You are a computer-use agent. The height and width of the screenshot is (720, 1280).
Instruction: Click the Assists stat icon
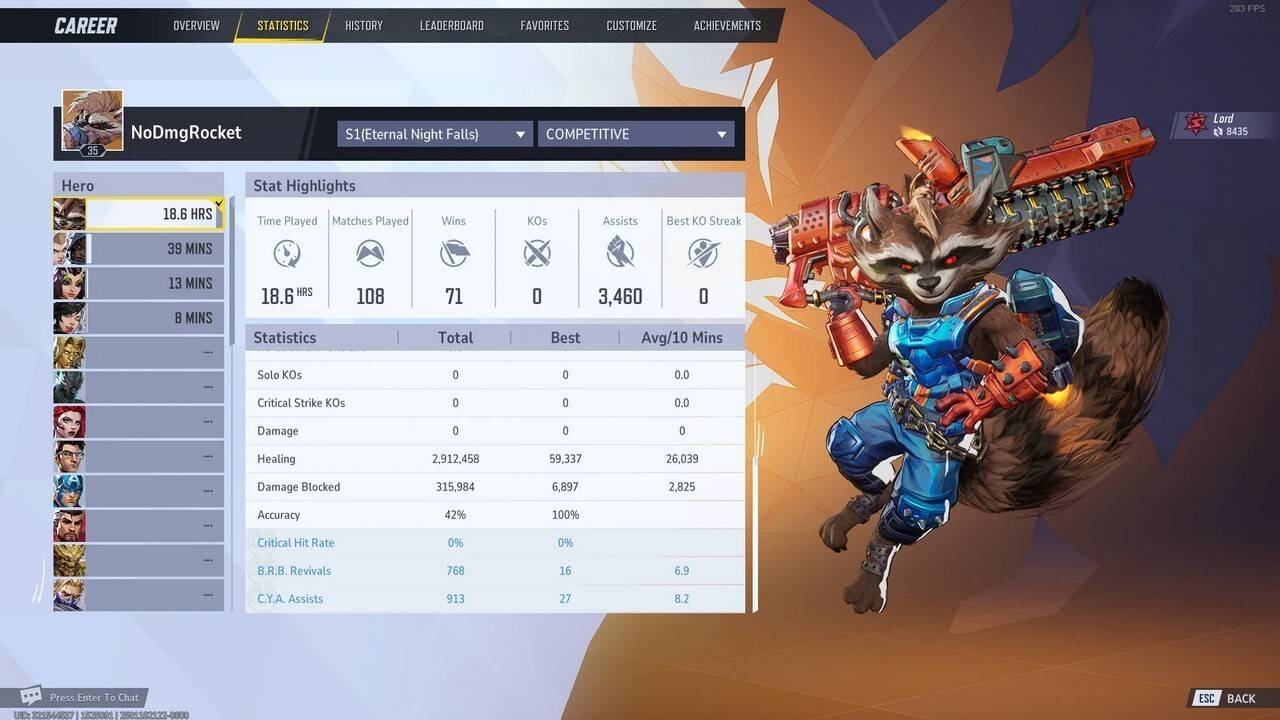click(620, 254)
